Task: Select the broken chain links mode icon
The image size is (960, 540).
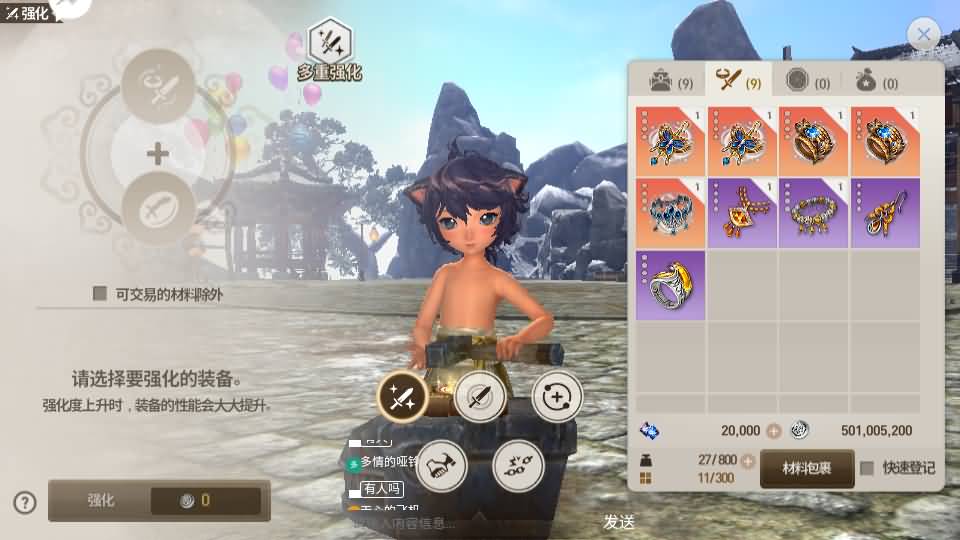Action: (518, 465)
